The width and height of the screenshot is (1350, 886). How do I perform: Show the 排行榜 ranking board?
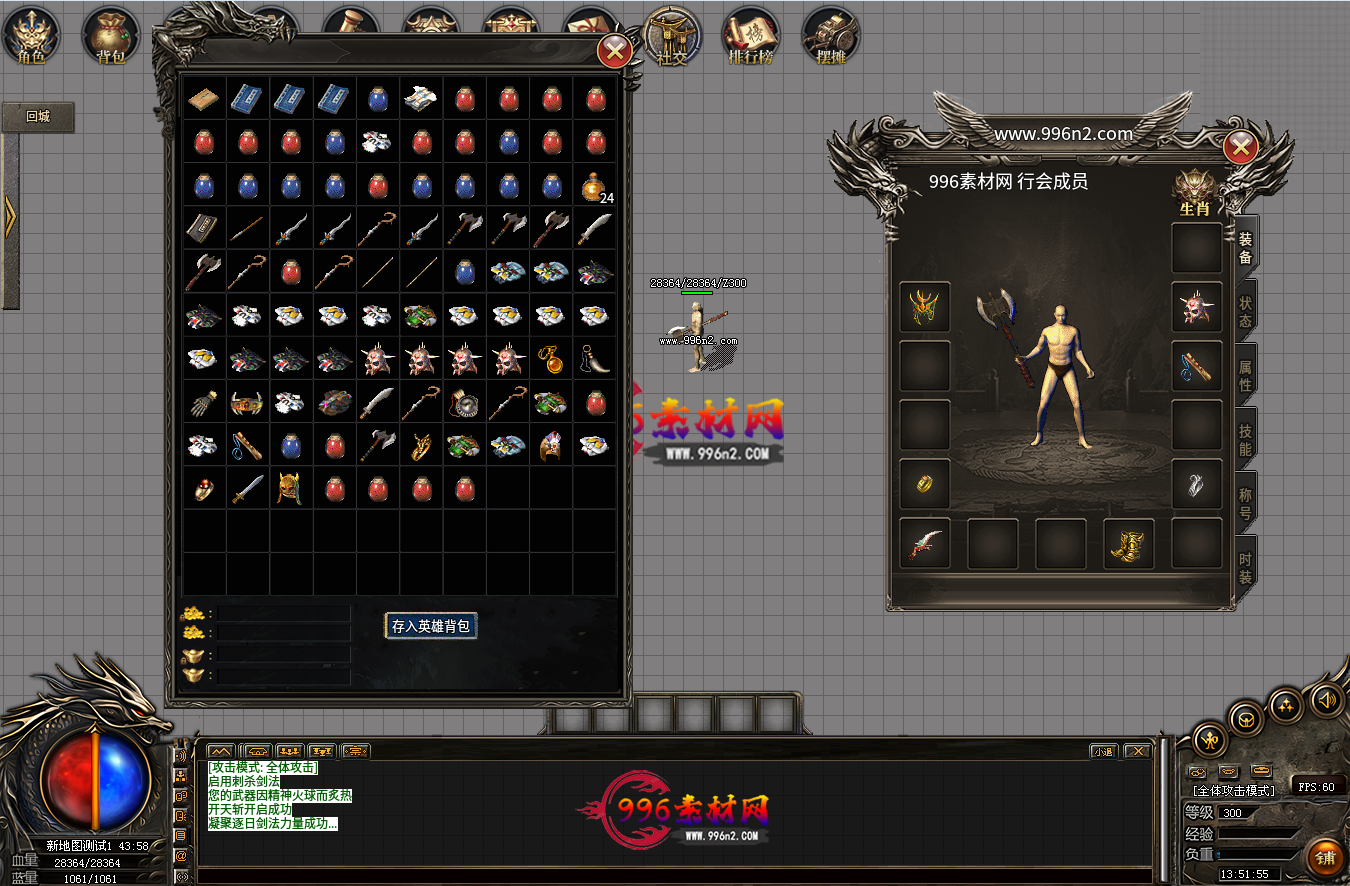click(x=751, y=35)
